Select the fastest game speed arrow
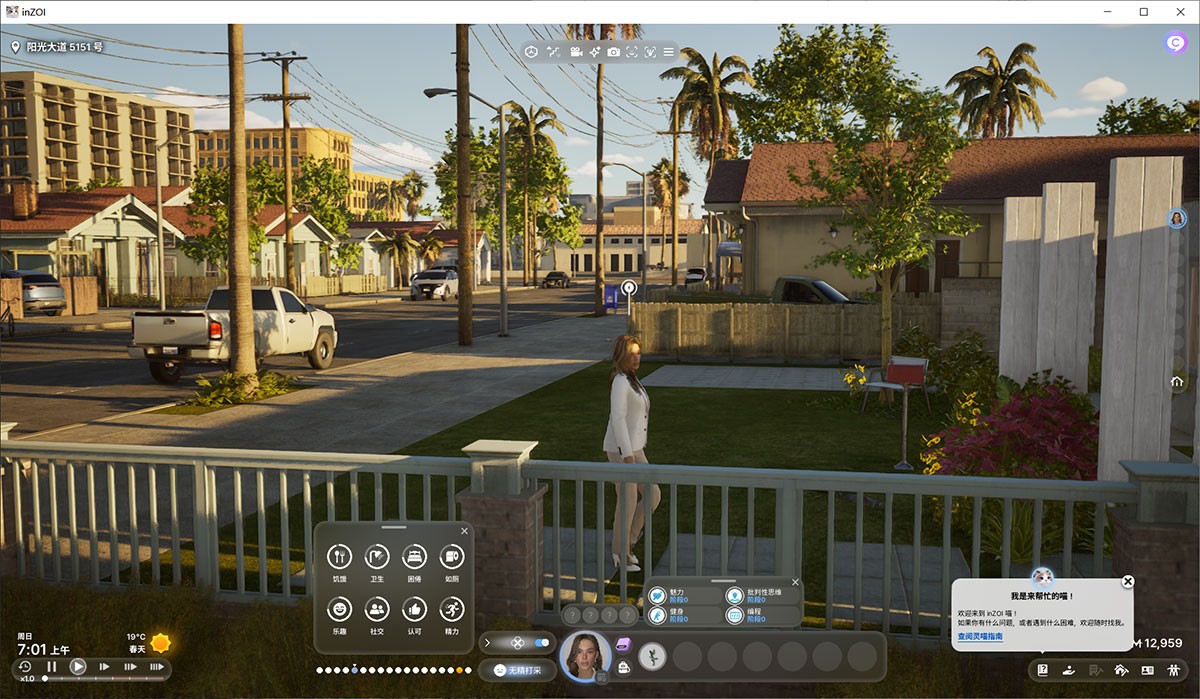 coord(156,666)
